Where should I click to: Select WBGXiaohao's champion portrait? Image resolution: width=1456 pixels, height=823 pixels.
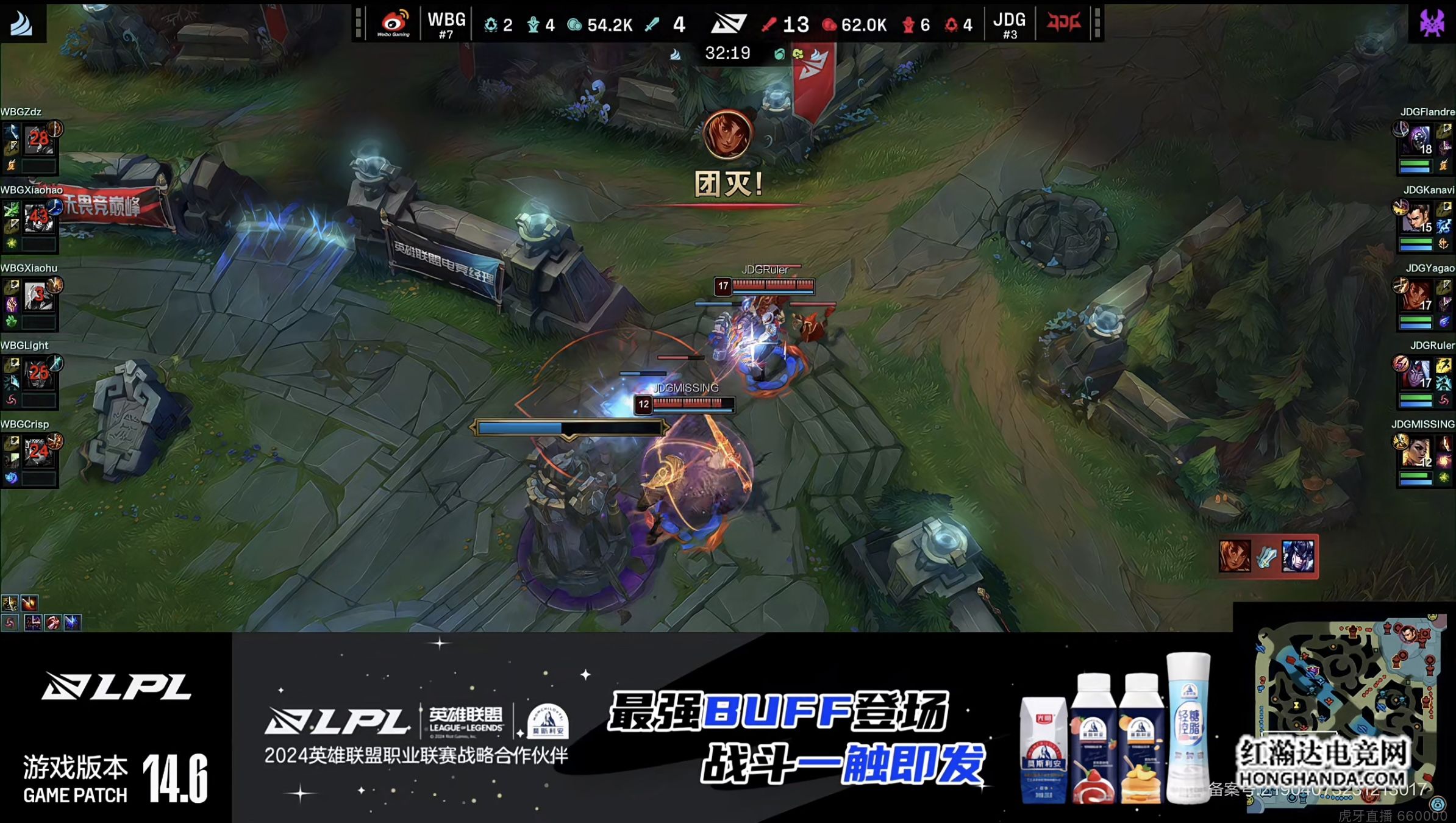click(x=38, y=218)
